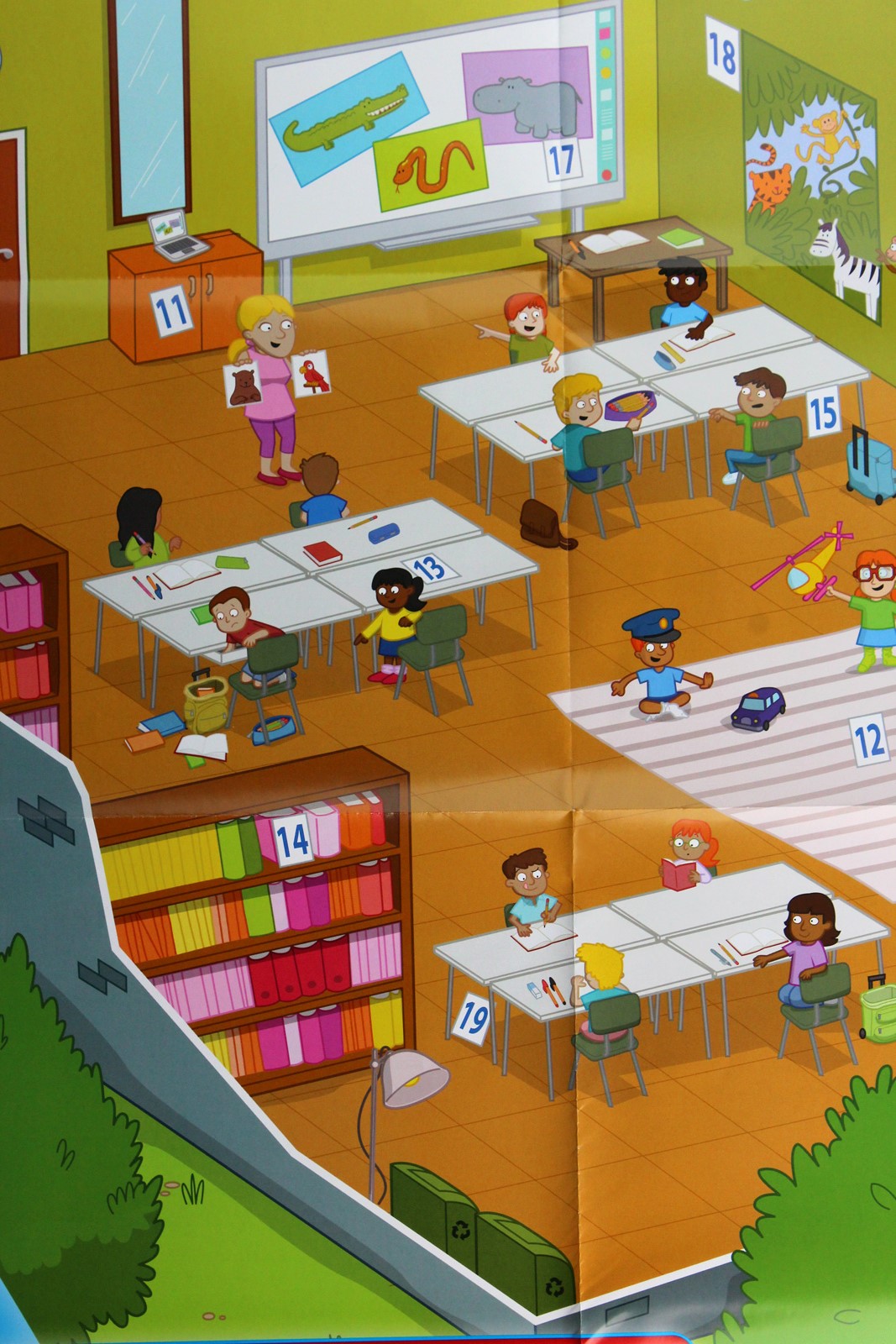This screenshot has height=1344, width=896.
Task: Choose the number 13 marker
Action: point(429,569)
